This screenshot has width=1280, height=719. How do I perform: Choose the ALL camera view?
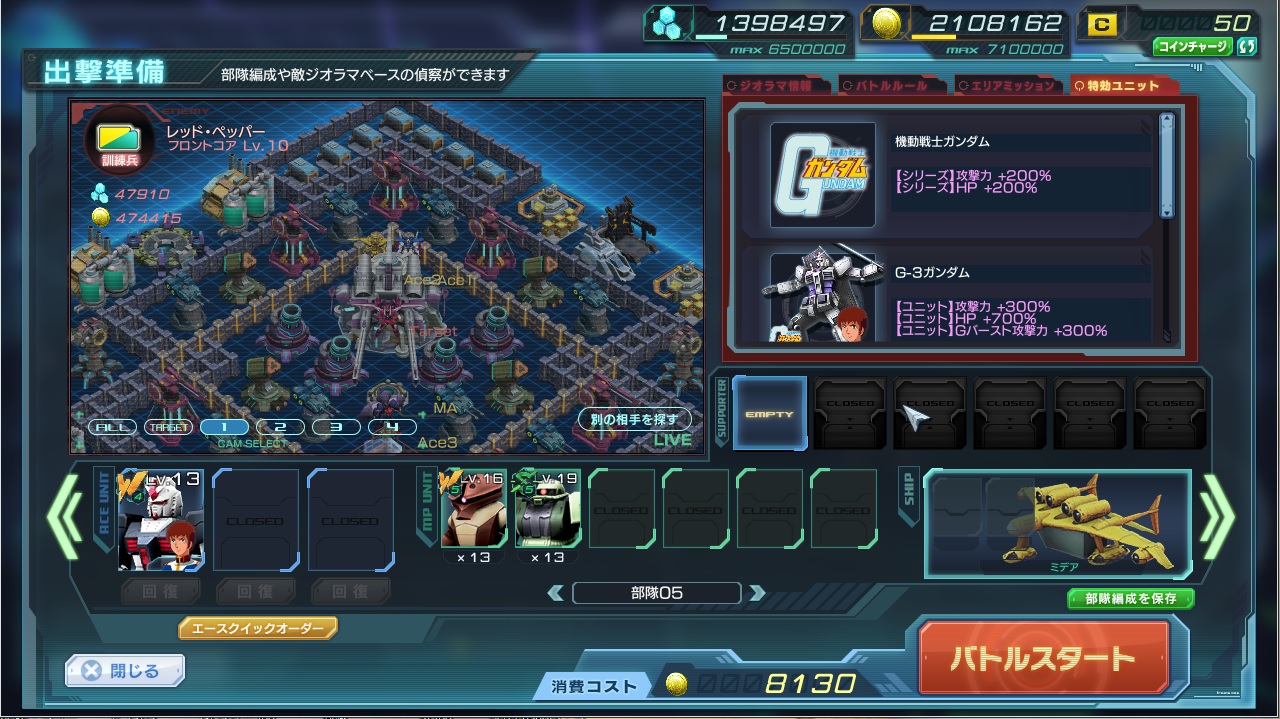click(x=112, y=427)
